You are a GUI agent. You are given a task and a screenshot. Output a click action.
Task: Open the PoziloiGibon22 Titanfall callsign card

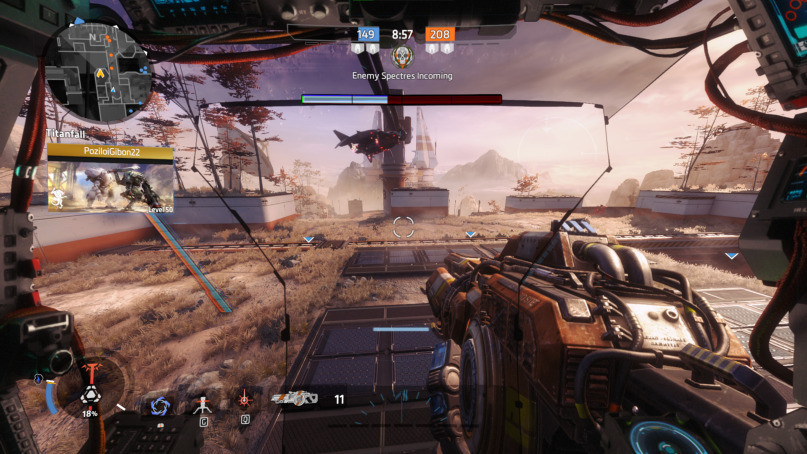tap(110, 178)
